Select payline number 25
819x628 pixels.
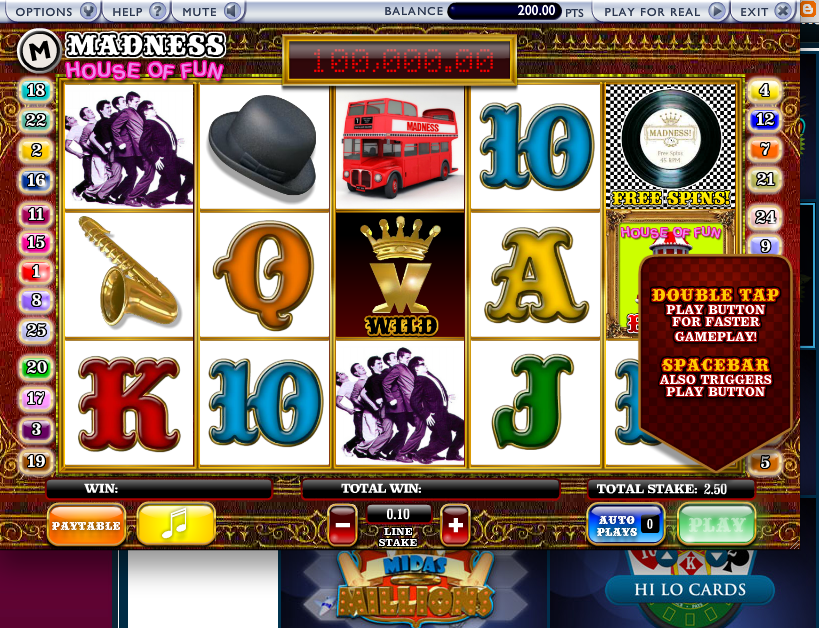pos(36,330)
